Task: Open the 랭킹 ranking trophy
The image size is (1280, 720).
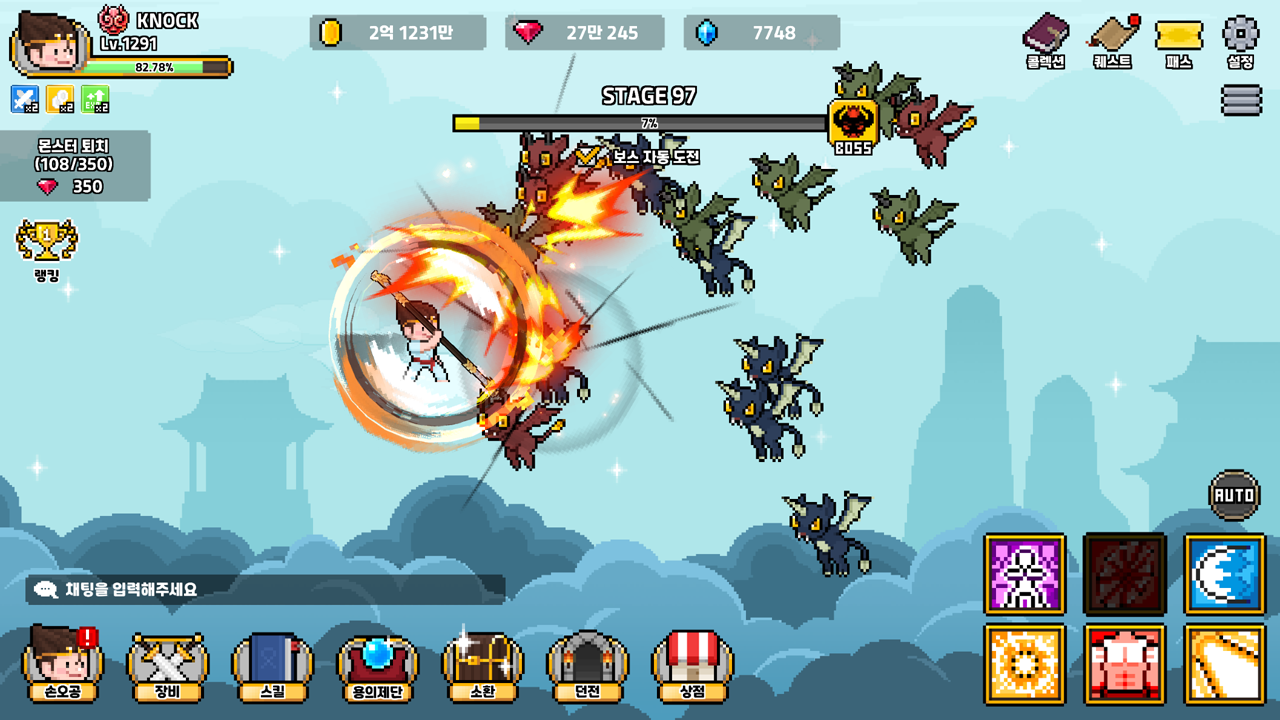Action: tap(46, 250)
